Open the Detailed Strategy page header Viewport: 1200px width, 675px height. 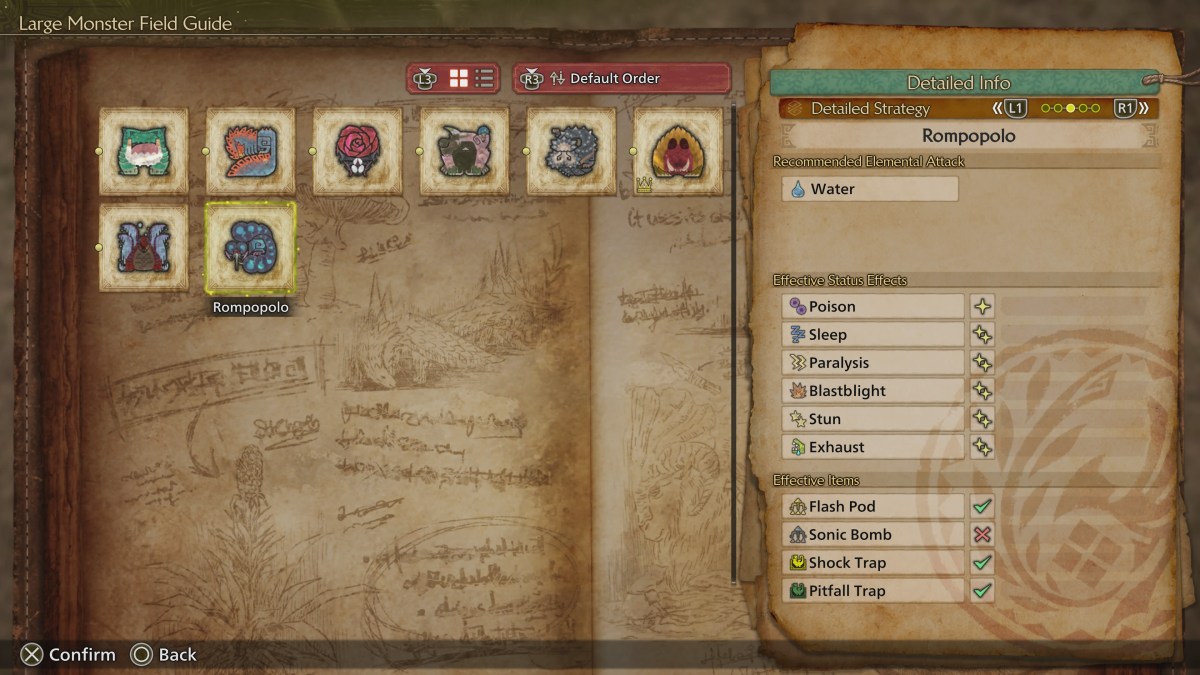pyautogui.click(x=870, y=108)
